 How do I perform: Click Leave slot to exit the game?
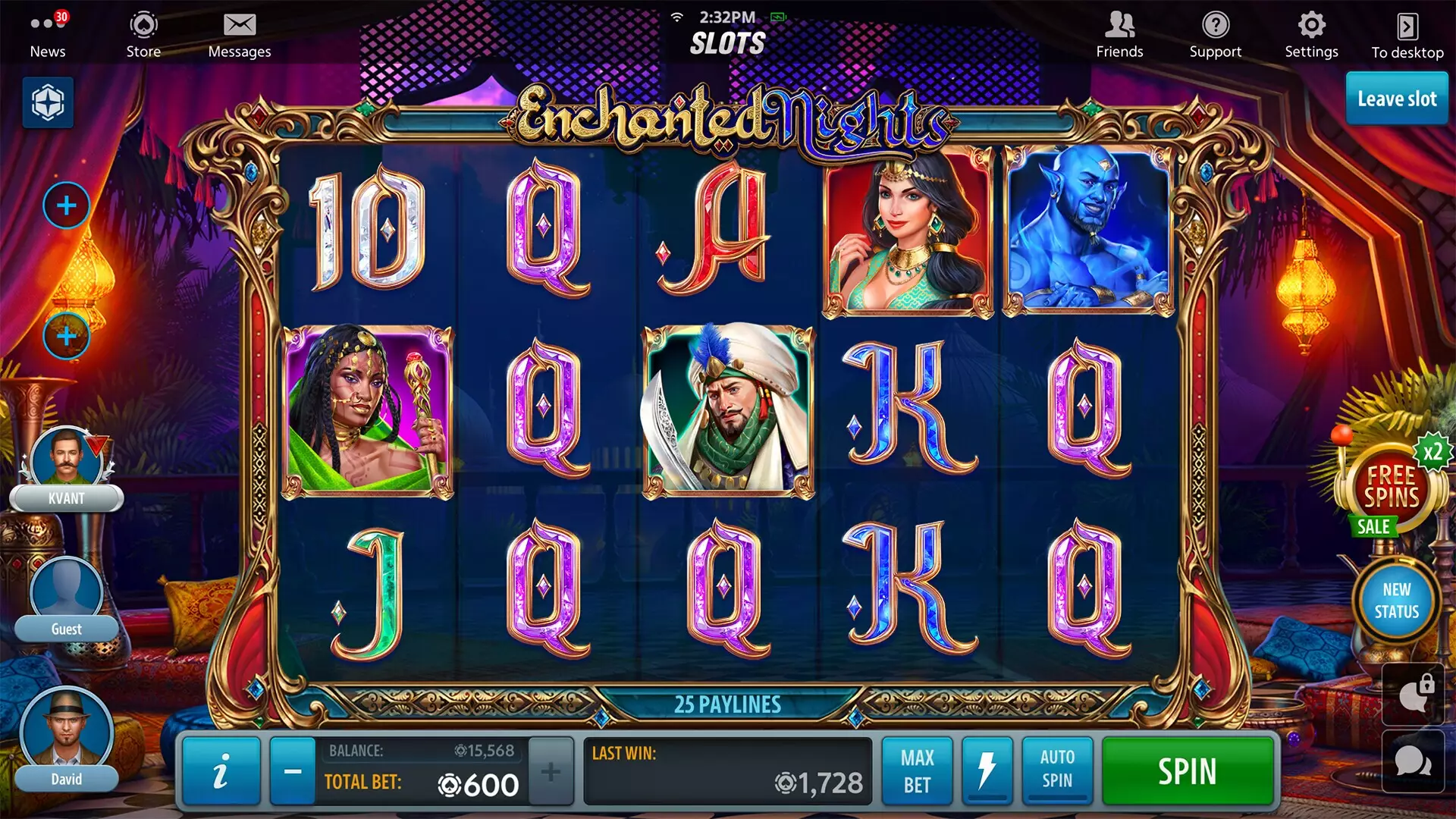tap(1396, 99)
